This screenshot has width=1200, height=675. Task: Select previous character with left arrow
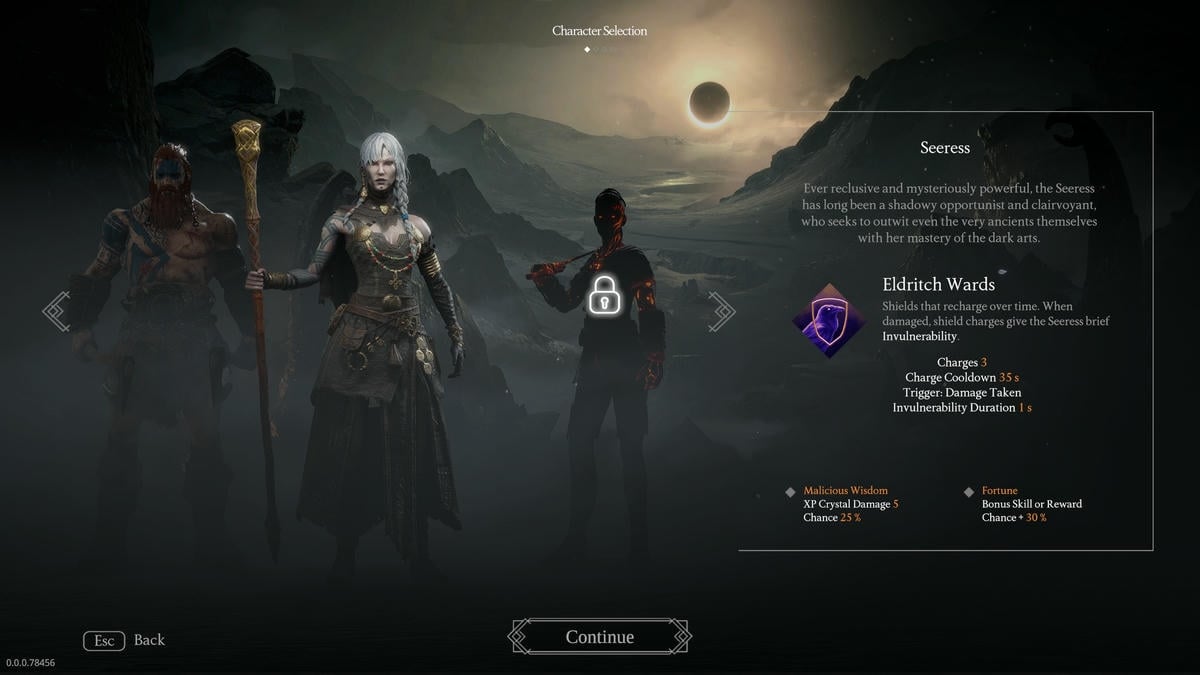pyautogui.click(x=57, y=311)
